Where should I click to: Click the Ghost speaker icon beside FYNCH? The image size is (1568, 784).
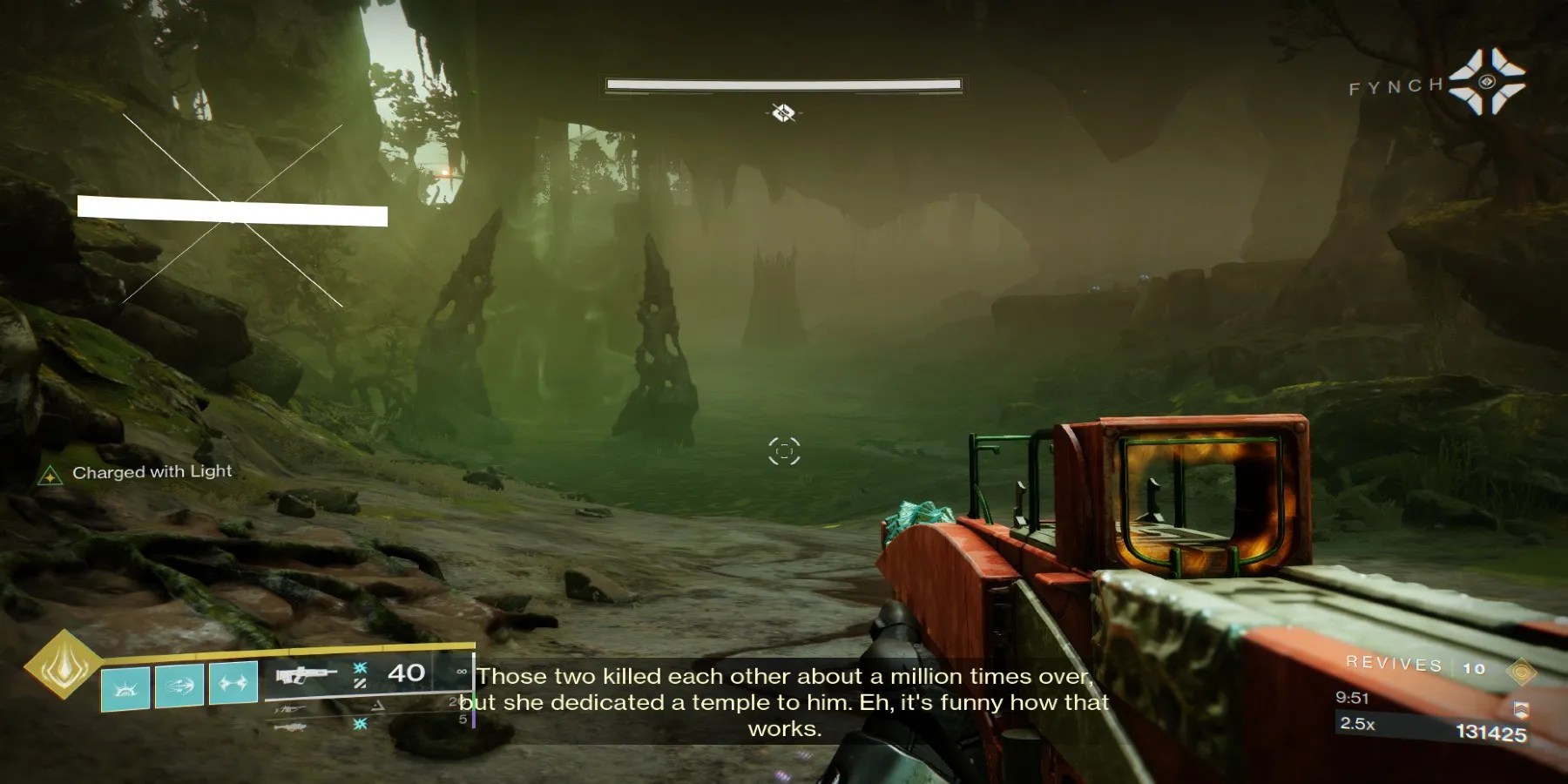pyautogui.click(x=1487, y=82)
